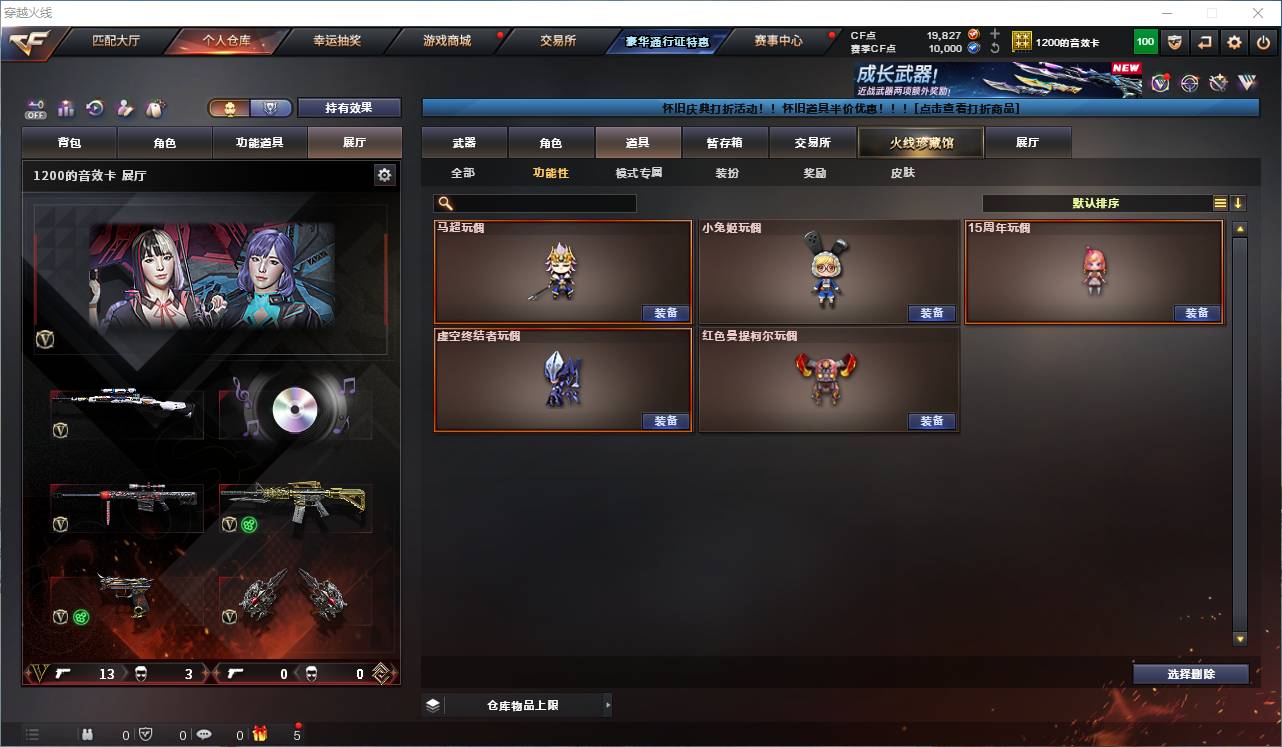Select the 15周年玩偶 item thumbnail

tap(1094, 270)
